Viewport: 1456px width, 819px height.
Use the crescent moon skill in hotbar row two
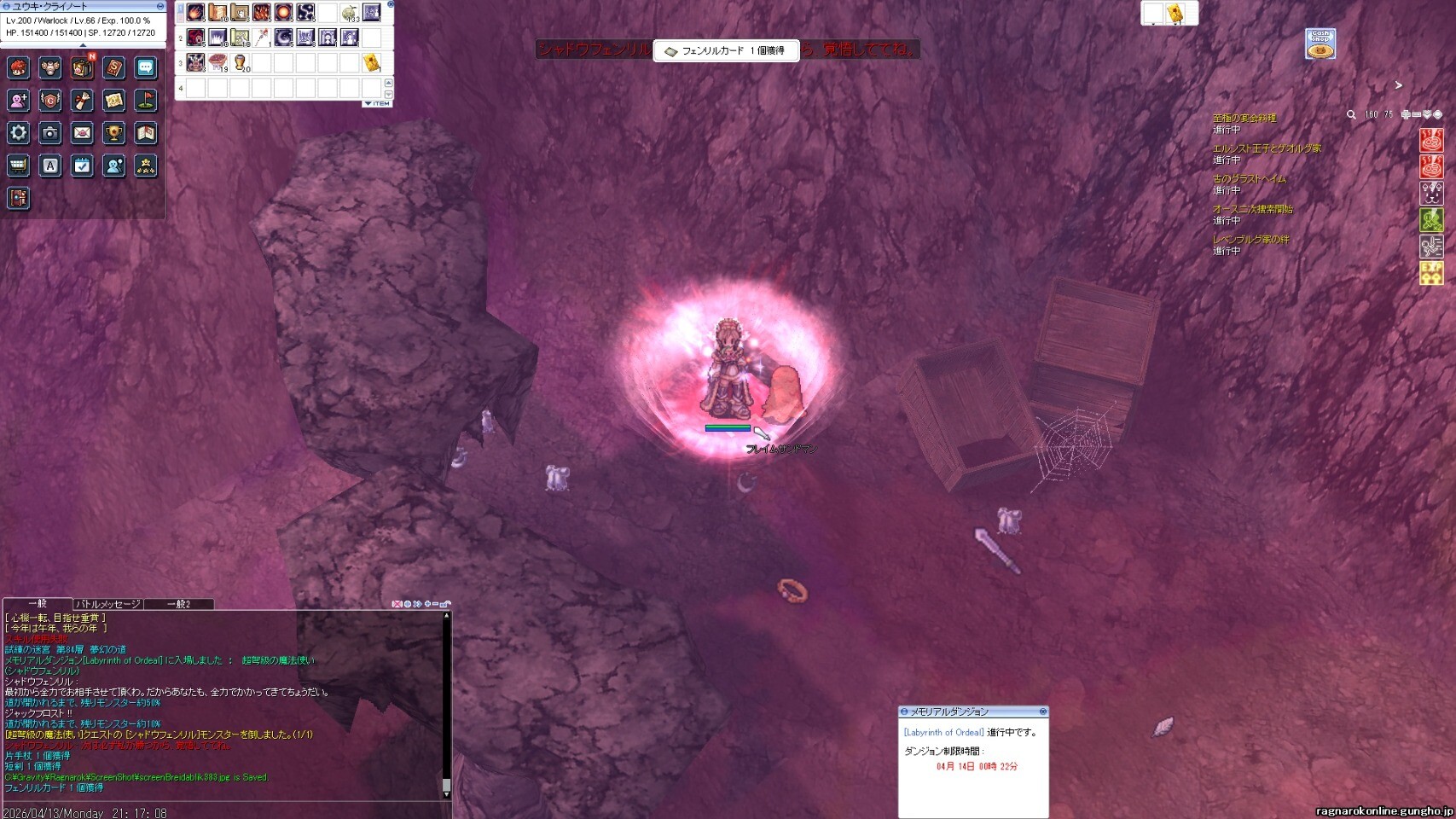point(283,38)
